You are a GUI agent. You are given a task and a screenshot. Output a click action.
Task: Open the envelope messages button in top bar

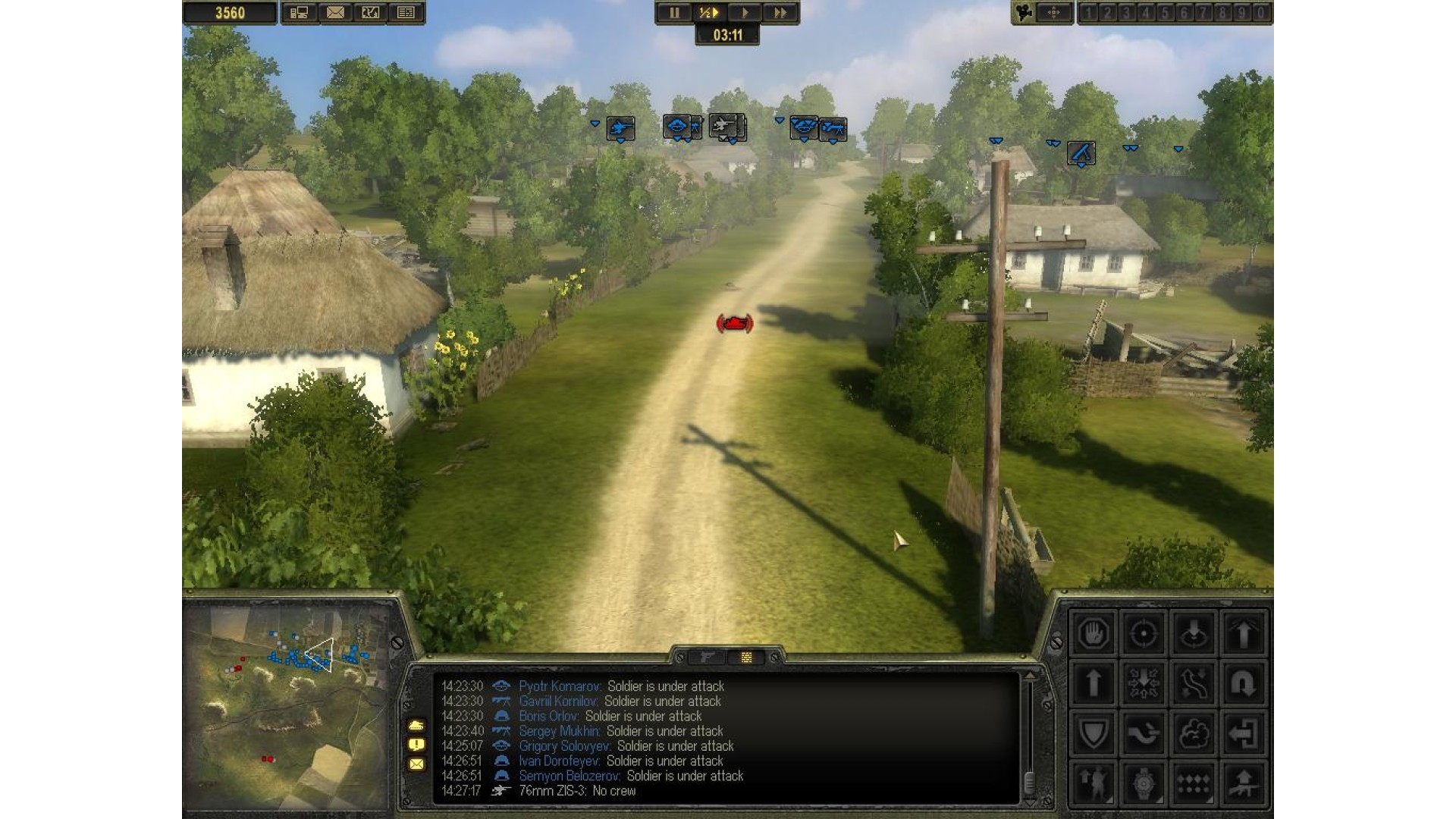[335, 13]
